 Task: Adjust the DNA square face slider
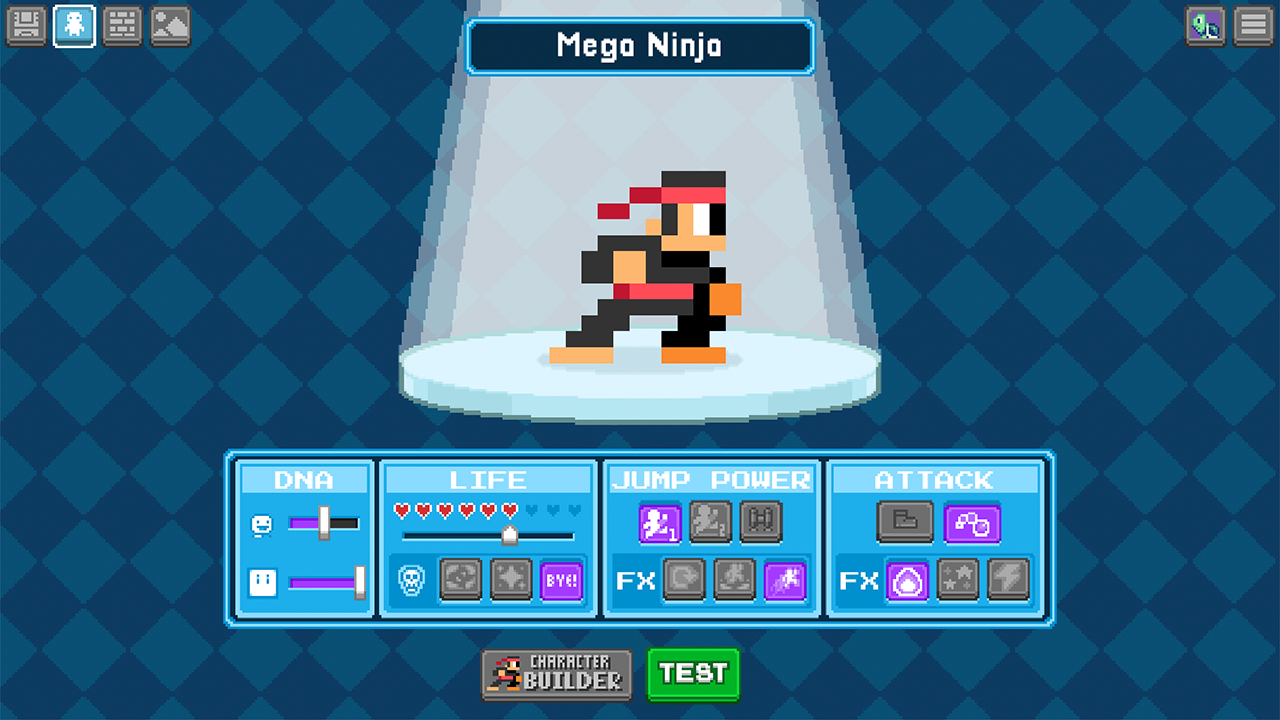pyautogui.click(x=359, y=582)
